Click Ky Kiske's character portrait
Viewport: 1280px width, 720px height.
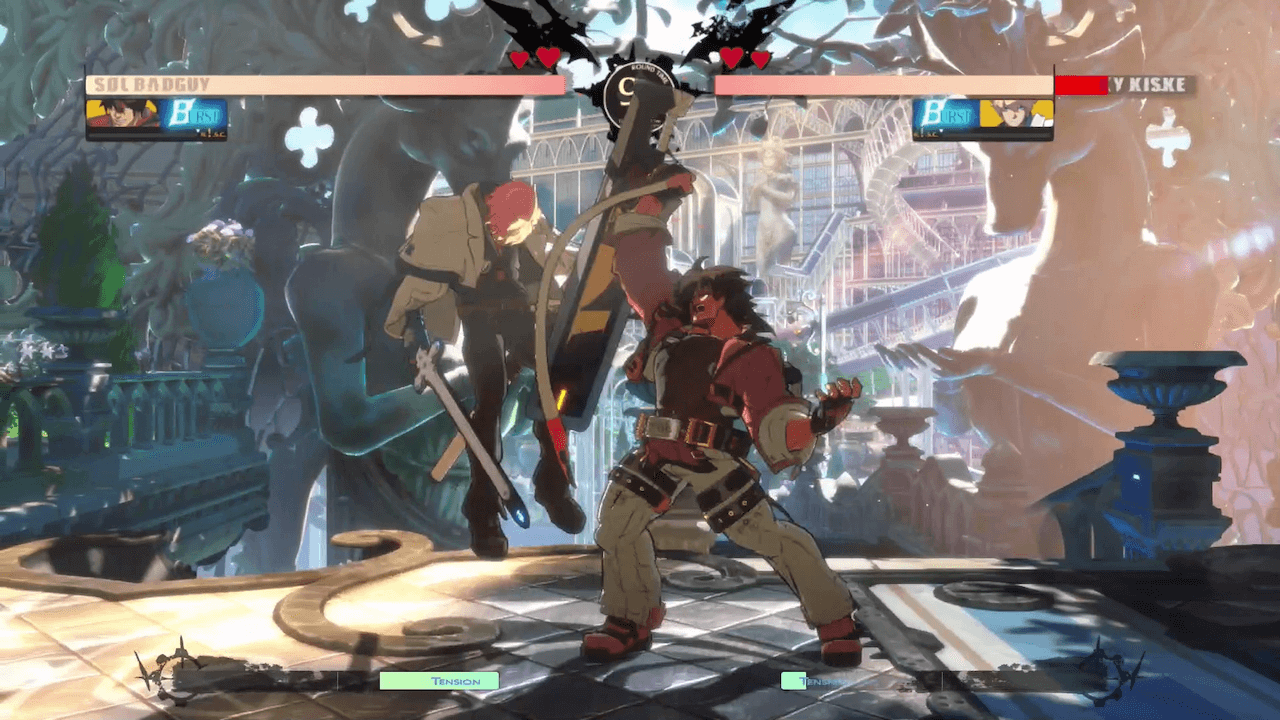click(1016, 116)
